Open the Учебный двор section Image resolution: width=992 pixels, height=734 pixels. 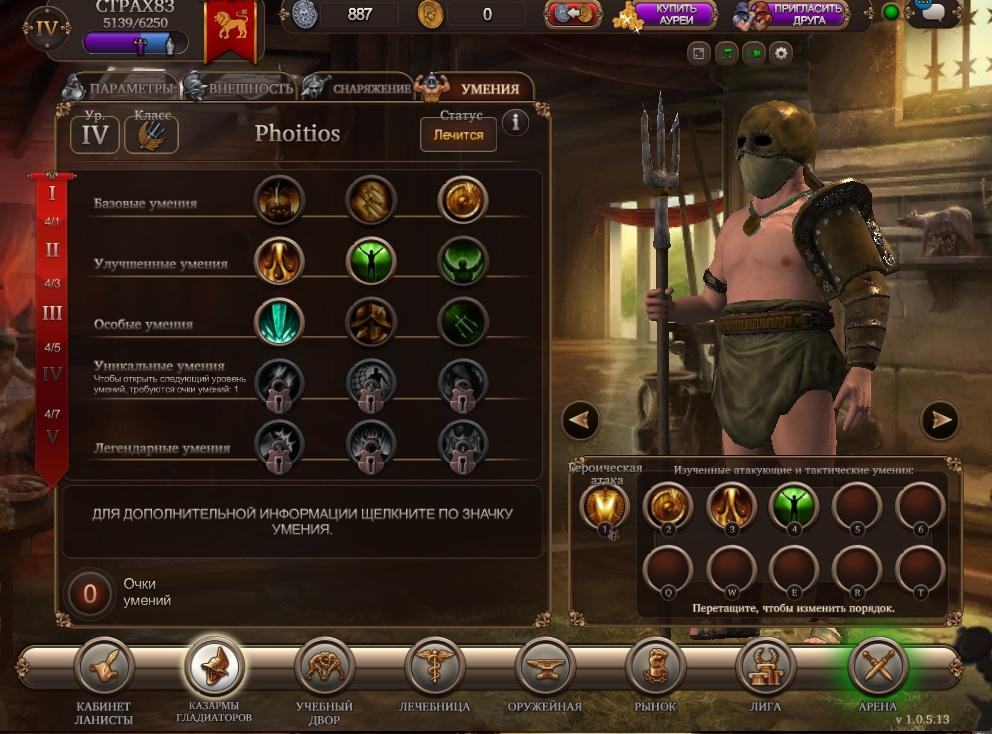tap(324, 669)
